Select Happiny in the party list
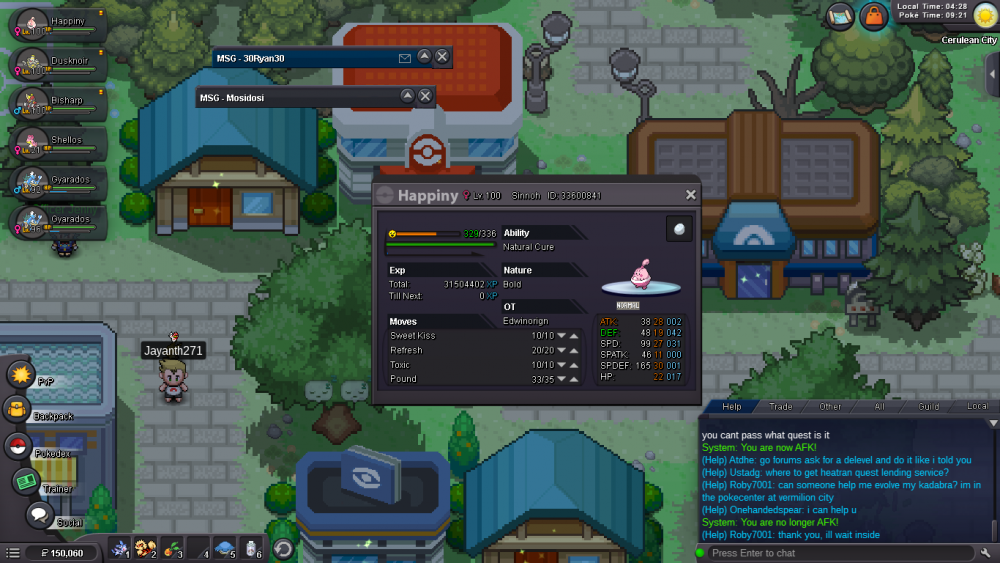This screenshot has height=563, width=1000. [55, 25]
